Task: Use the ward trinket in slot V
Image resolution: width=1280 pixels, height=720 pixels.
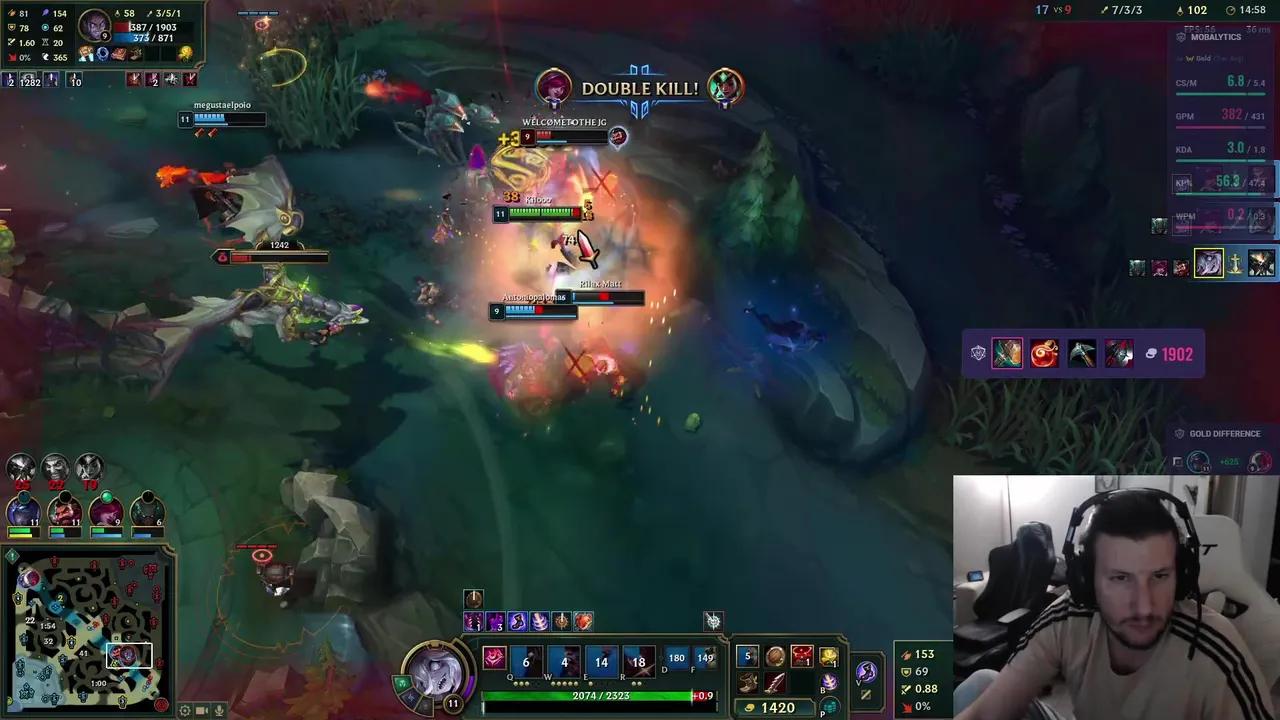Action: coord(866,672)
